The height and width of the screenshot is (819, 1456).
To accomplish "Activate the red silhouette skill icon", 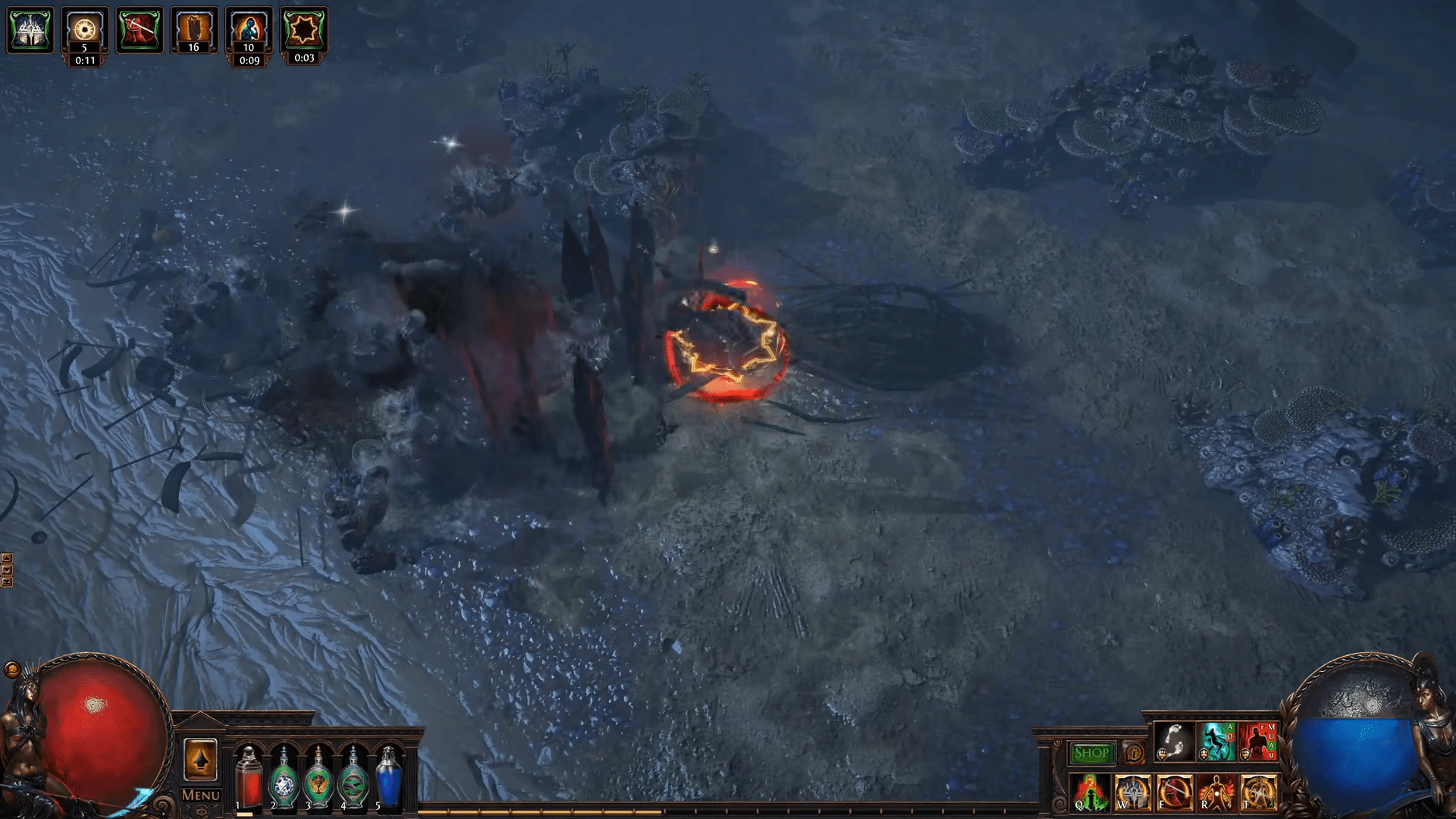I will [1259, 742].
